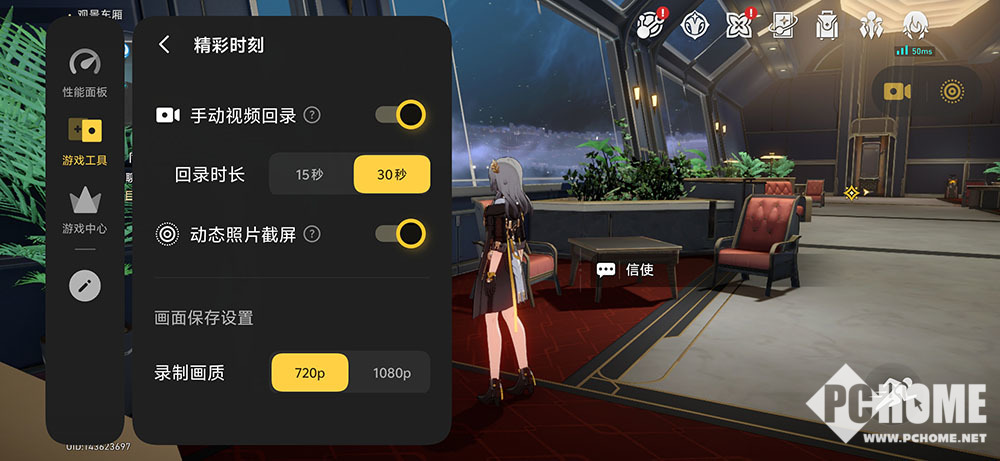
Task: Open the 性能面板 performance panel
Action: (x=85, y=73)
